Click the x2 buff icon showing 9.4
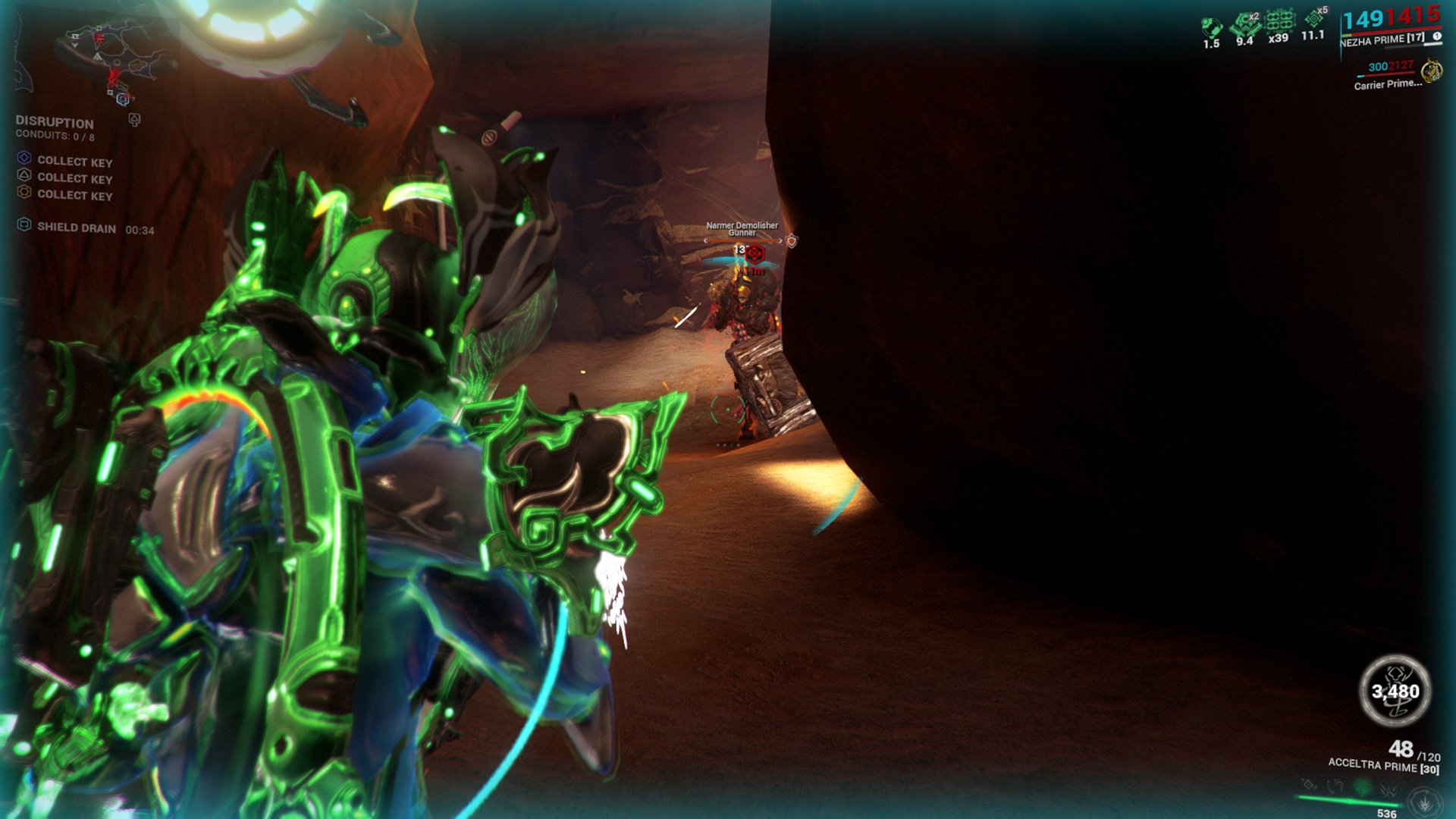The width and height of the screenshot is (1456, 819). click(x=1244, y=24)
